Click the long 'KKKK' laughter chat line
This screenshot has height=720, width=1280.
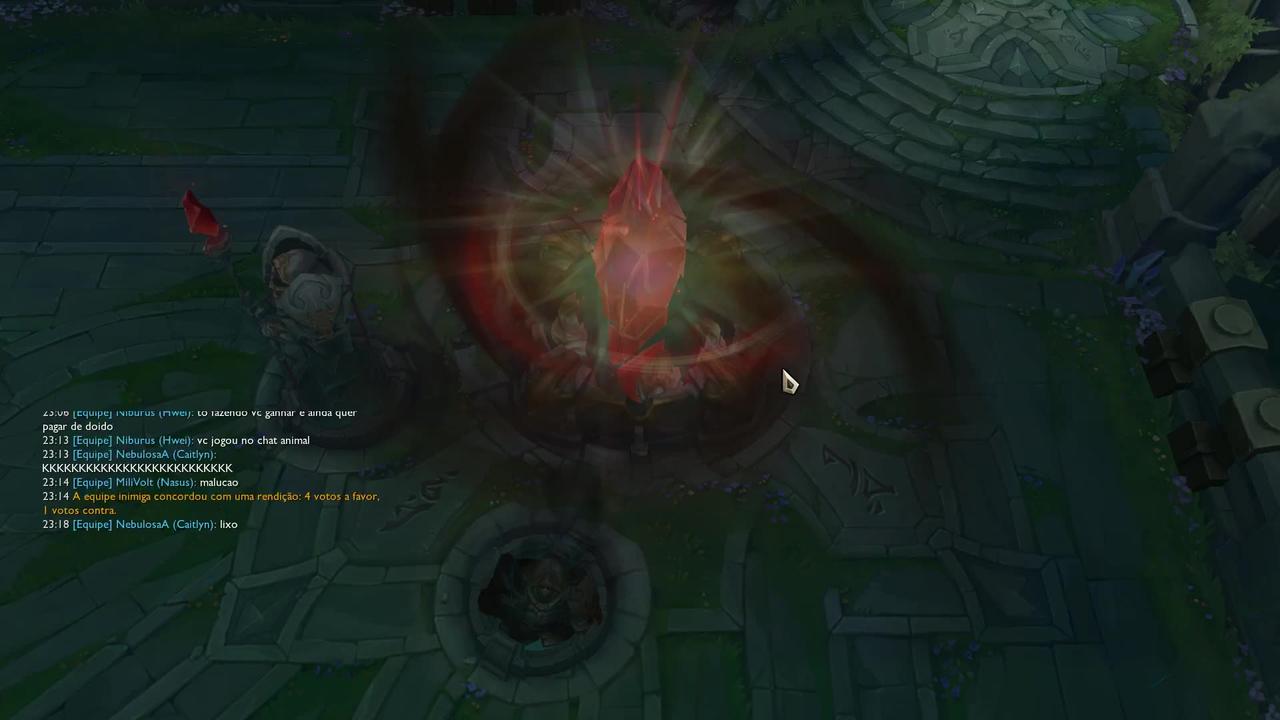coord(136,468)
